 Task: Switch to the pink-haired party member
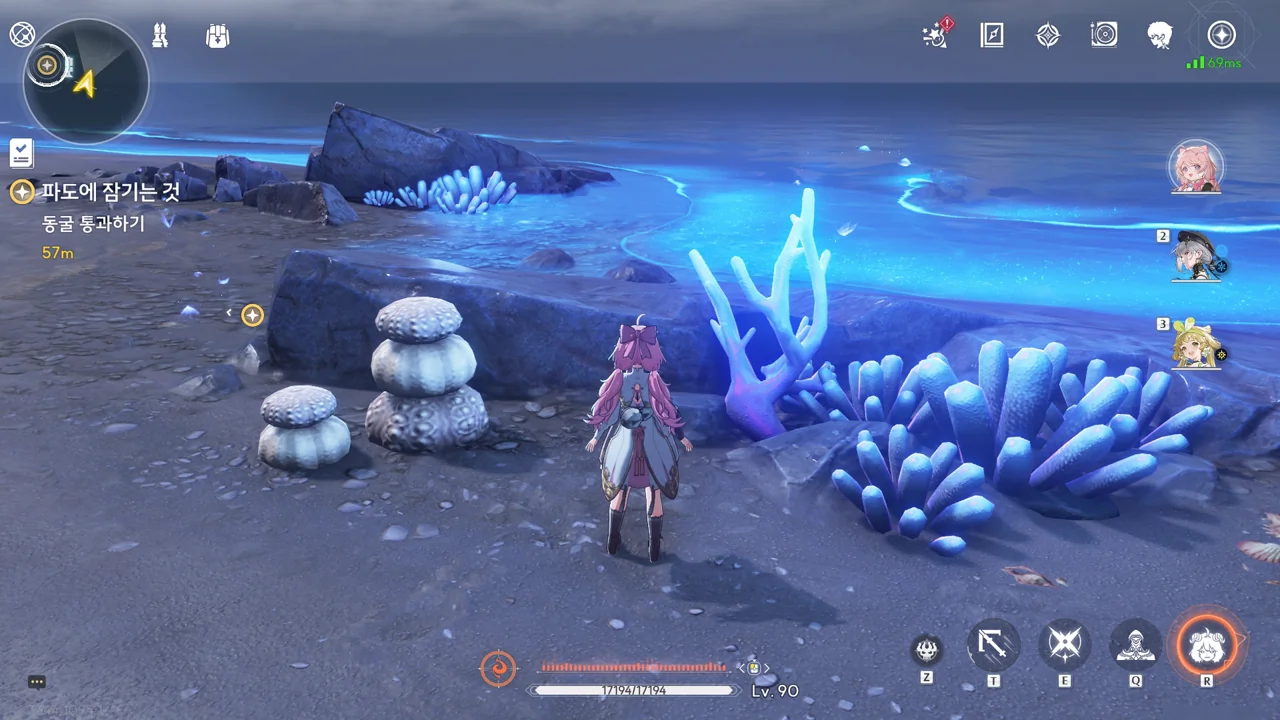pyautogui.click(x=1196, y=166)
